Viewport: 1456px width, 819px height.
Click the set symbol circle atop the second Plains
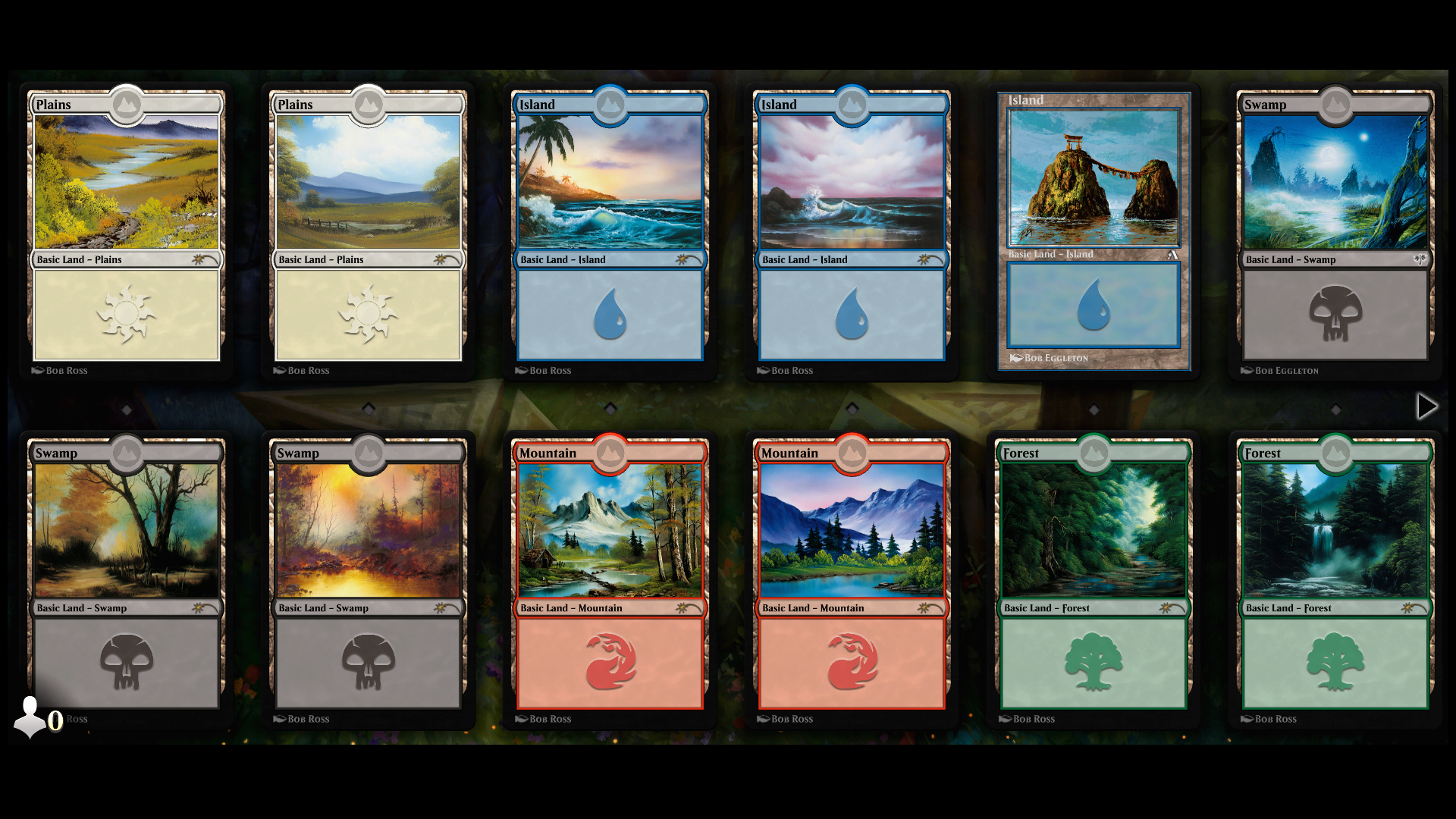(x=369, y=106)
